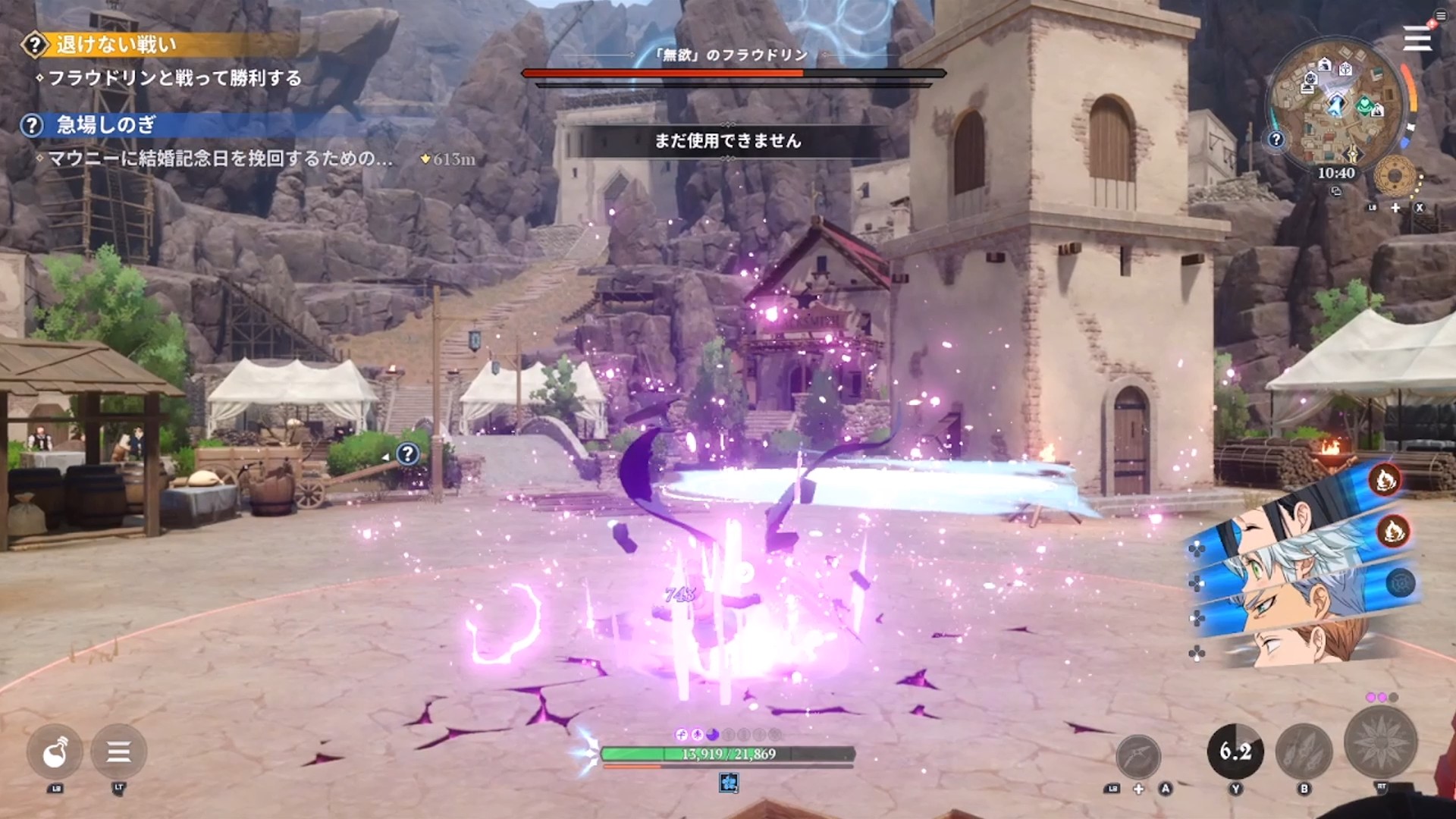Use the potion flask item button
Viewport: 1456px width, 819px height.
[55, 752]
